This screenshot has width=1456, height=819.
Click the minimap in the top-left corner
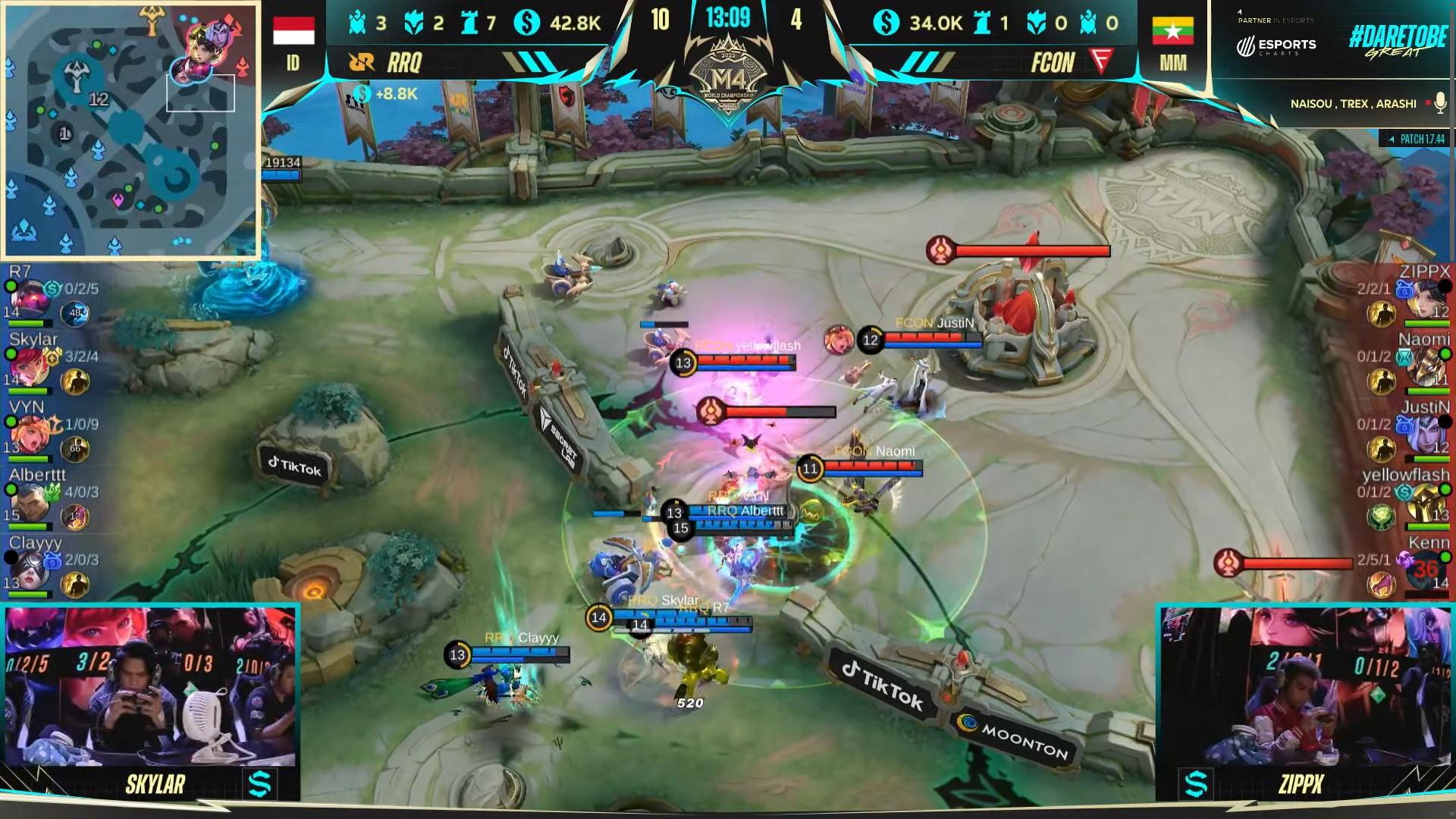click(x=130, y=129)
